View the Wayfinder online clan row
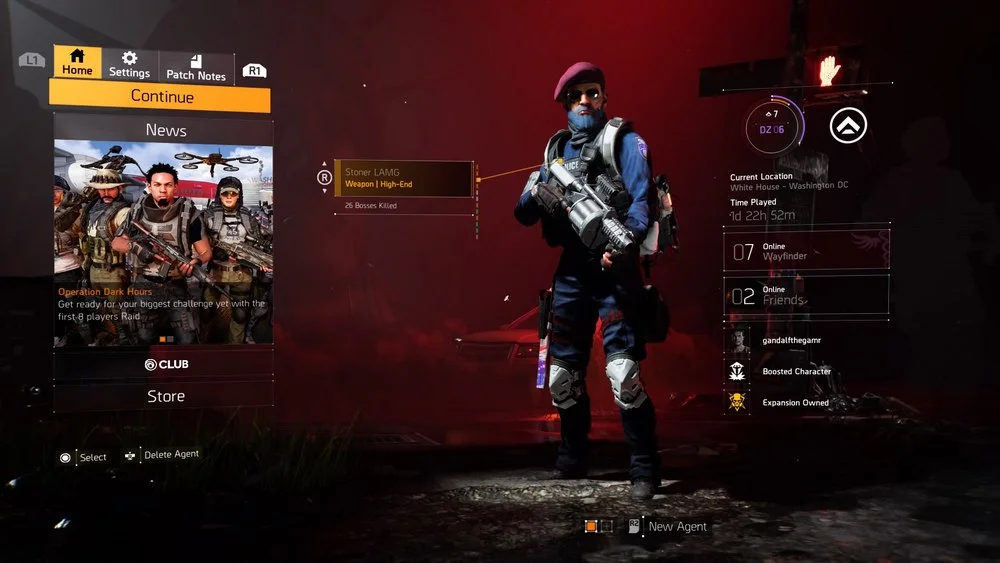1000x563 pixels. 806,251
